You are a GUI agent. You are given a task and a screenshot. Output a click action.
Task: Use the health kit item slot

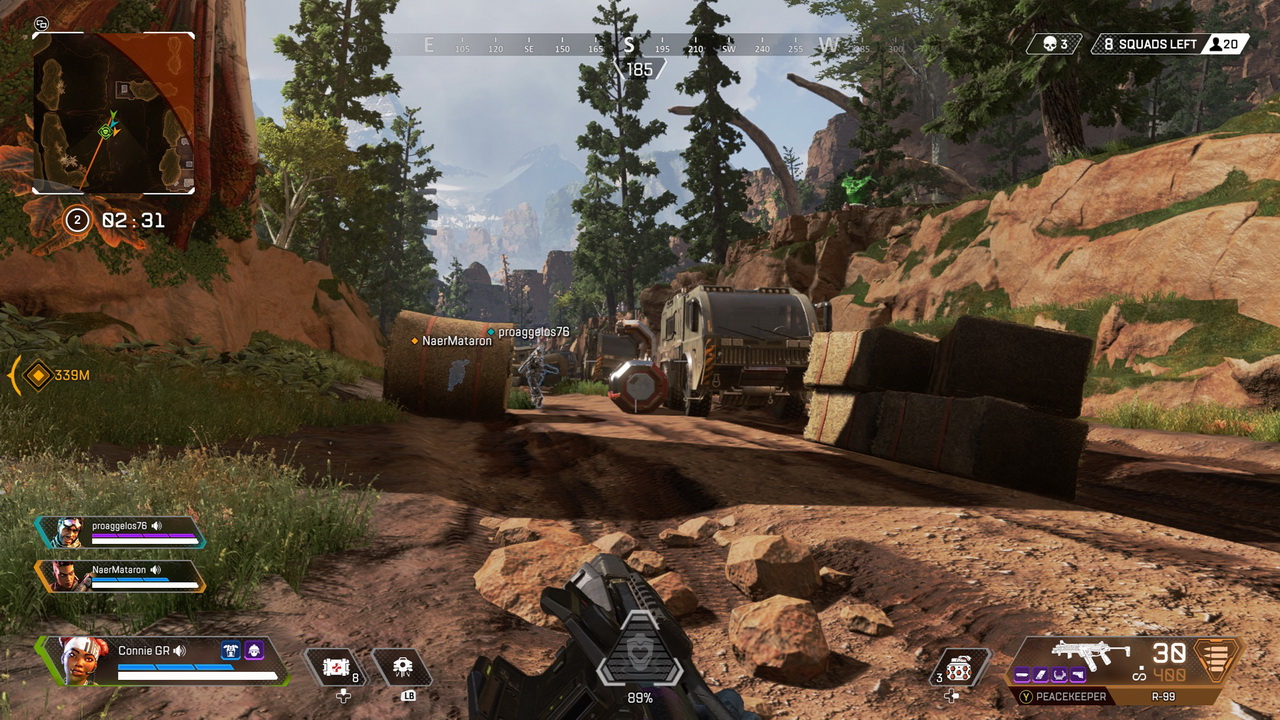tap(333, 668)
